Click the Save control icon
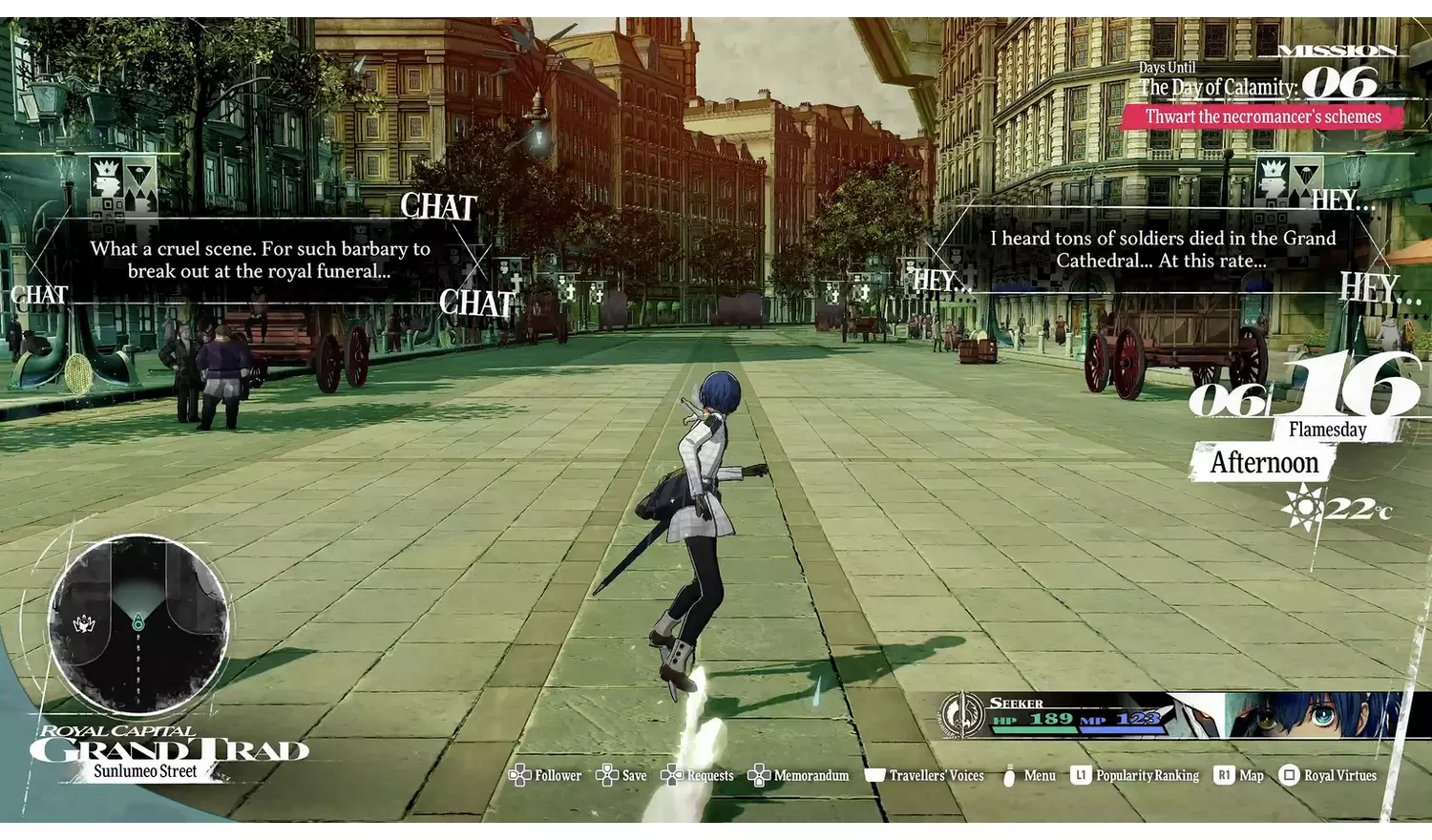The height and width of the screenshot is (840, 1432). pyautogui.click(x=605, y=775)
